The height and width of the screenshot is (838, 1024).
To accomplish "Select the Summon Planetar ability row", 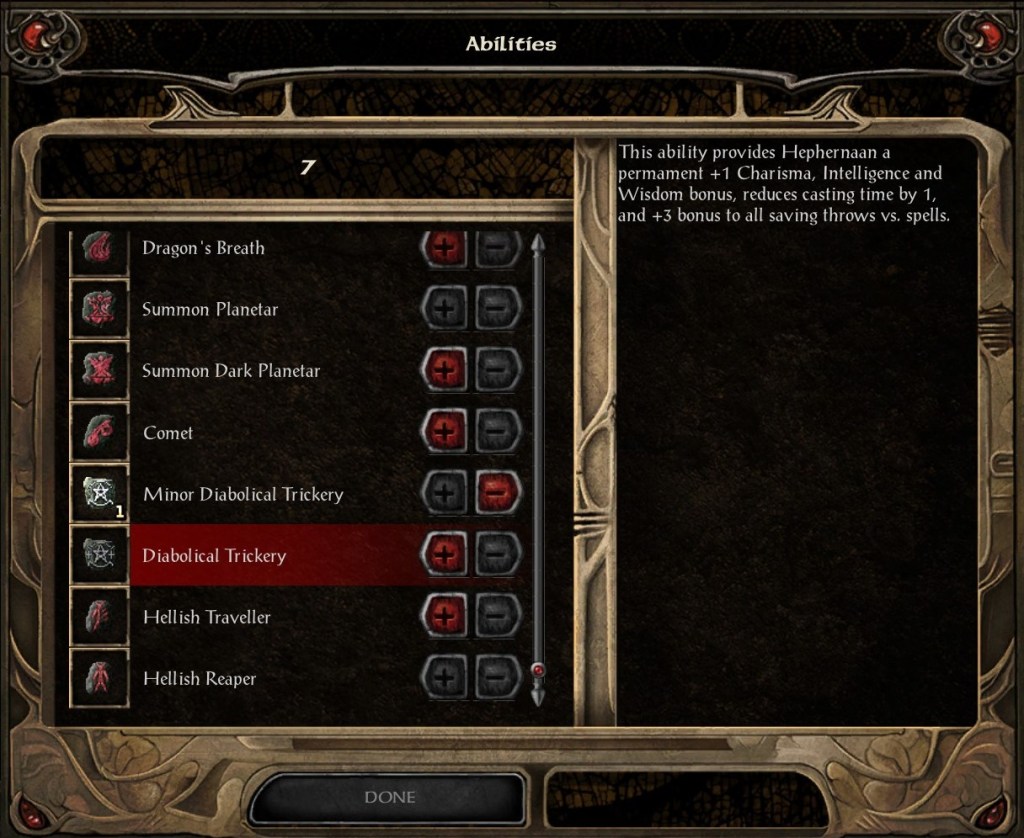I will point(210,309).
